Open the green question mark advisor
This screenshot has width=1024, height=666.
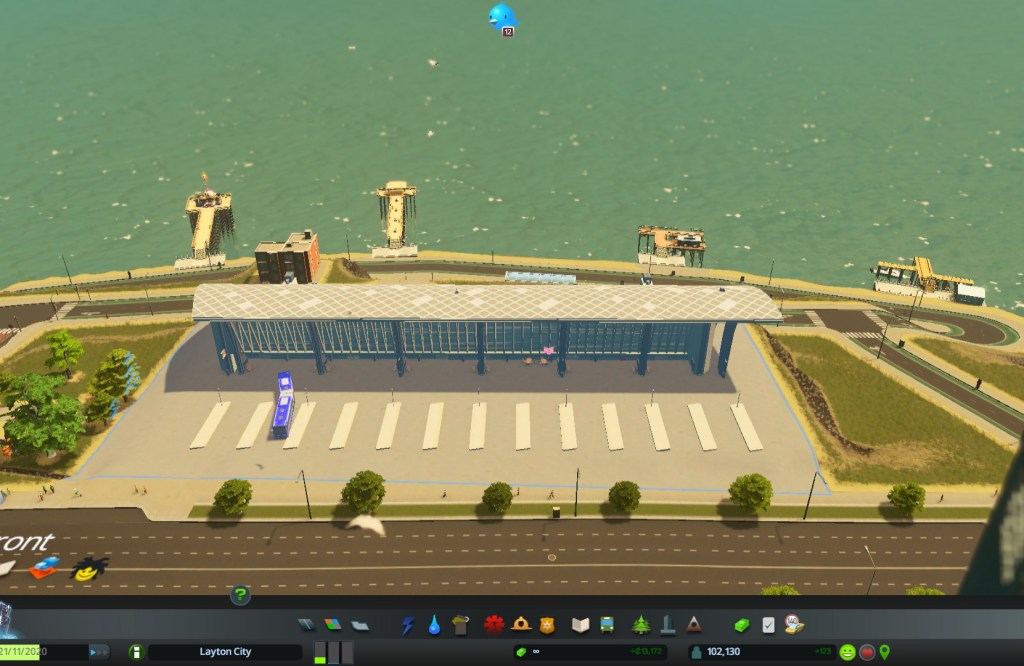[x=240, y=596]
